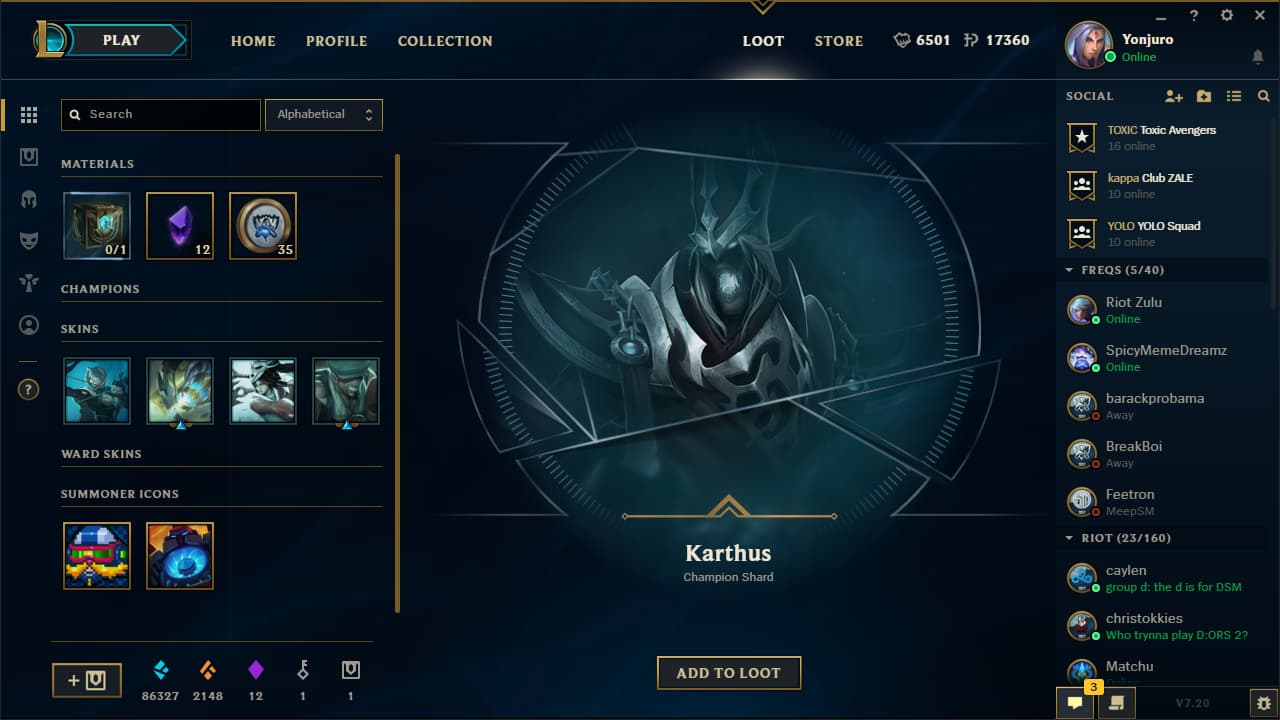The height and width of the screenshot is (720, 1280).
Task: Click the bug report icon near the version number
Action: point(1262,703)
